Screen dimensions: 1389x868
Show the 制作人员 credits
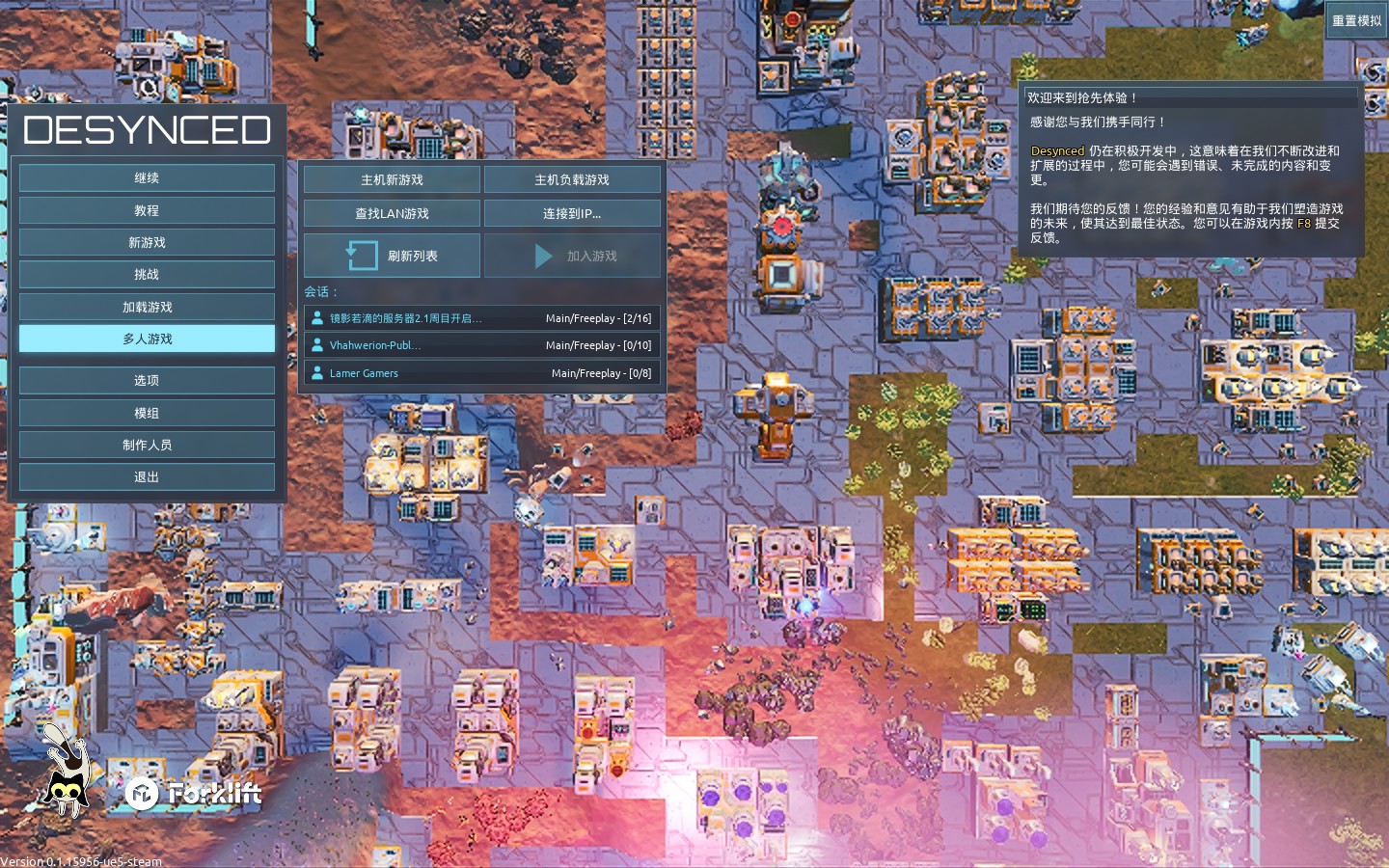coord(147,445)
